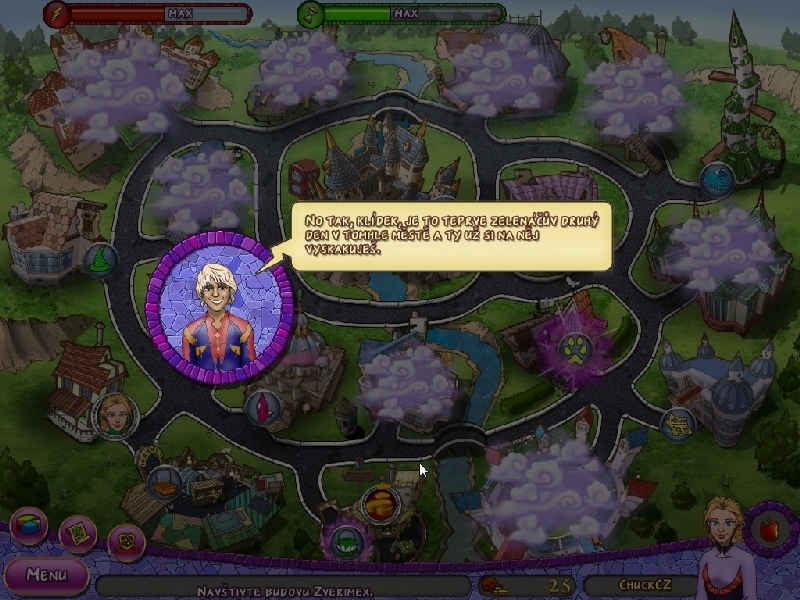Viewport: 800px width, 600px height.
Task: Select the orange crate market marker
Action: (163, 483)
